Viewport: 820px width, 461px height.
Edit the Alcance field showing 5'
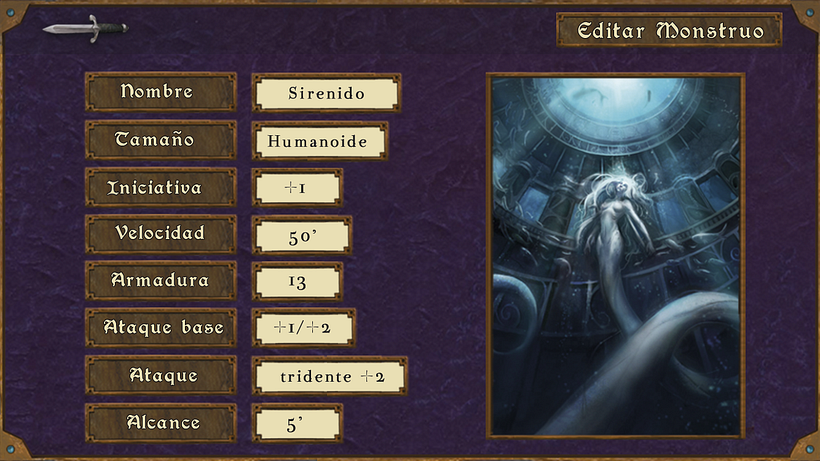[x=297, y=423]
